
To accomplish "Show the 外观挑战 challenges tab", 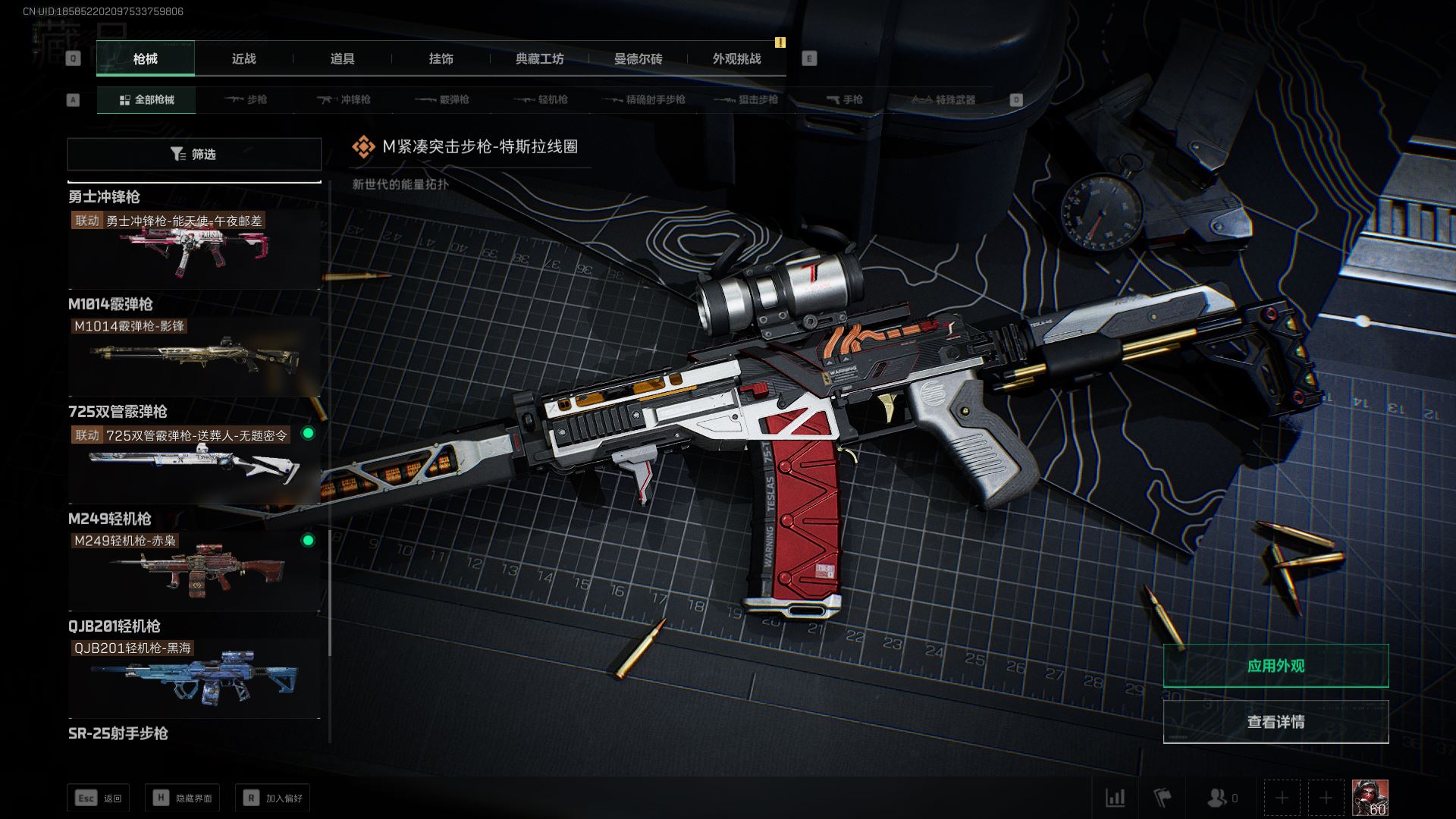I will coord(736,59).
